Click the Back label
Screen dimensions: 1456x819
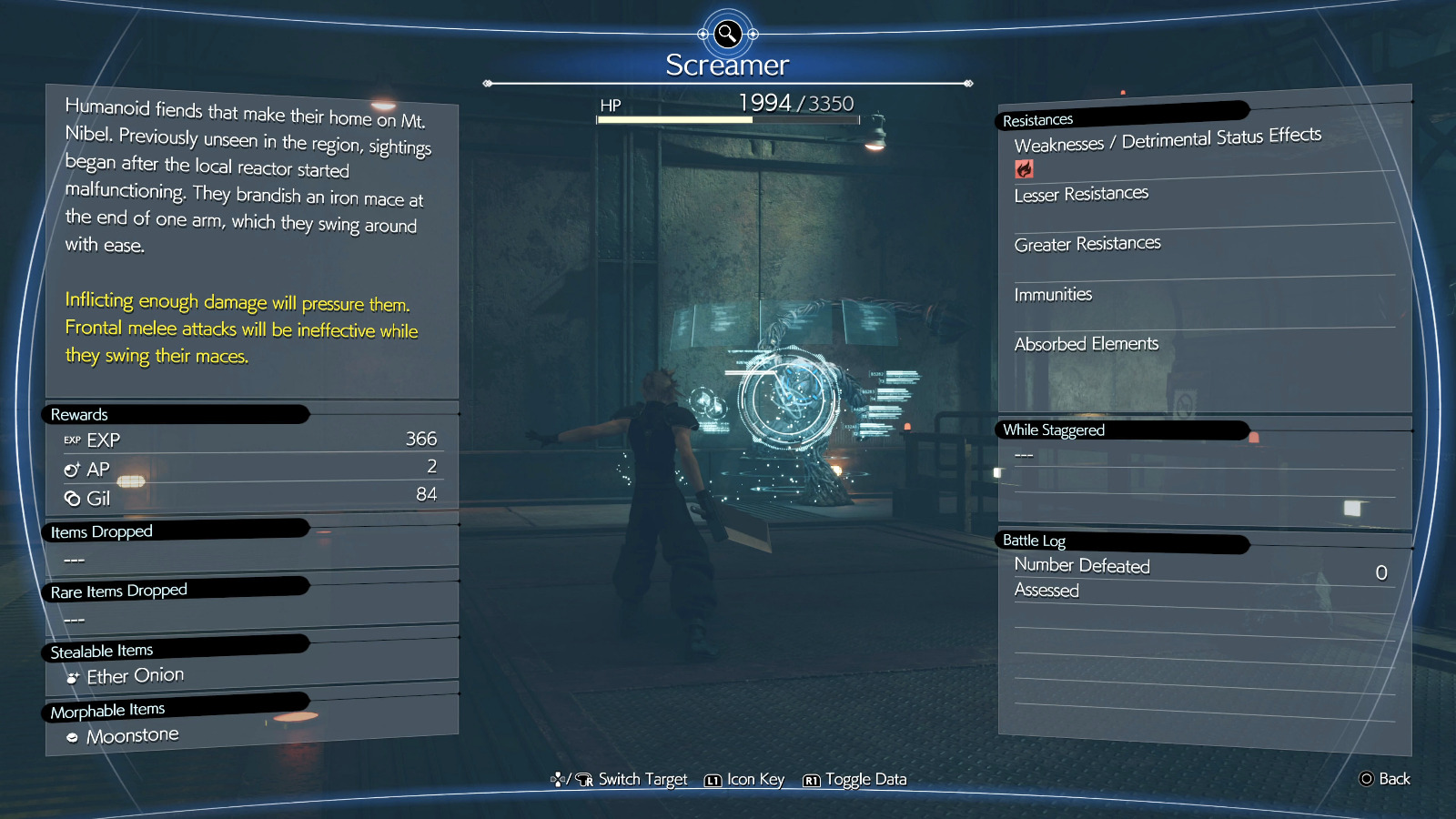(x=1393, y=779)
